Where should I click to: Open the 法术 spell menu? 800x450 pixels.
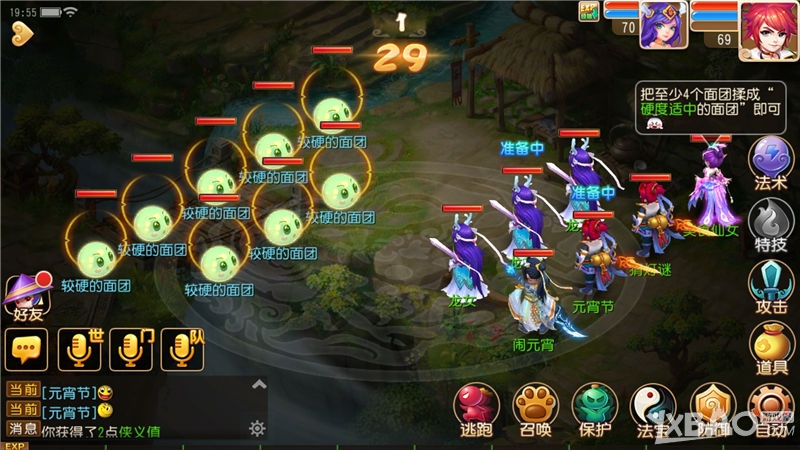tap(771, 161)
